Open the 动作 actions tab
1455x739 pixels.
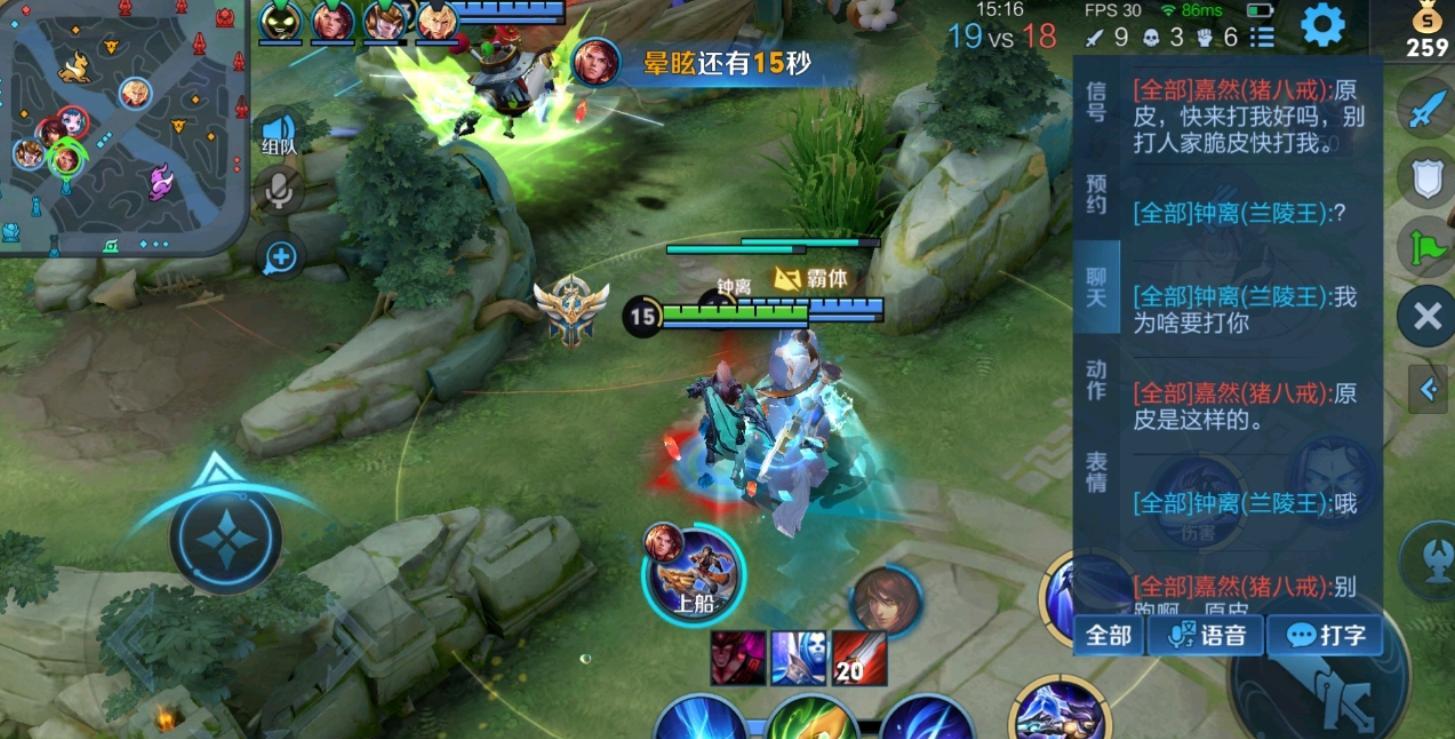point(1096,380)
